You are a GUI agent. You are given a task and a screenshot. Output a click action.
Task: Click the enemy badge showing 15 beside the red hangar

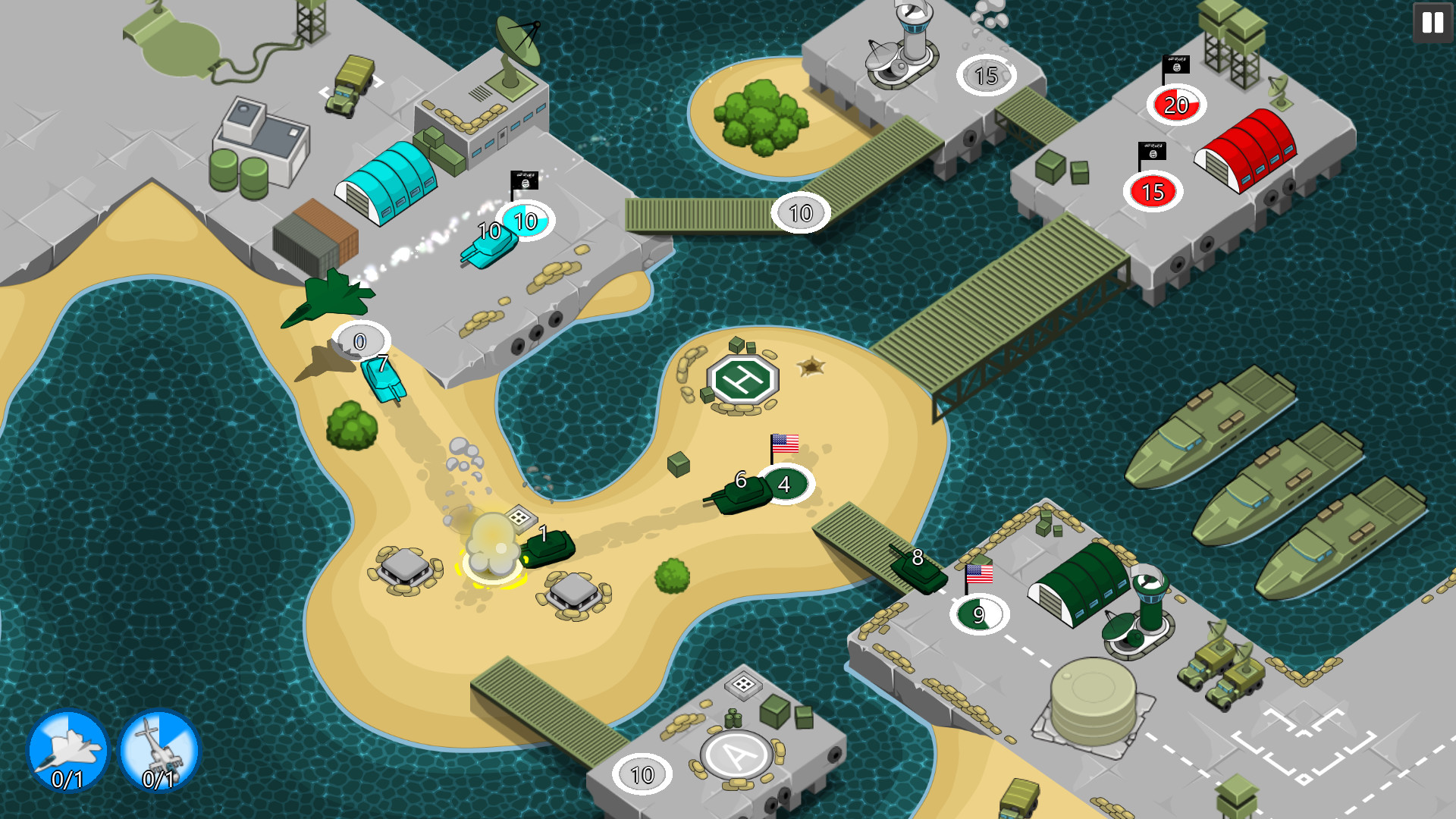coord(1153,193)
